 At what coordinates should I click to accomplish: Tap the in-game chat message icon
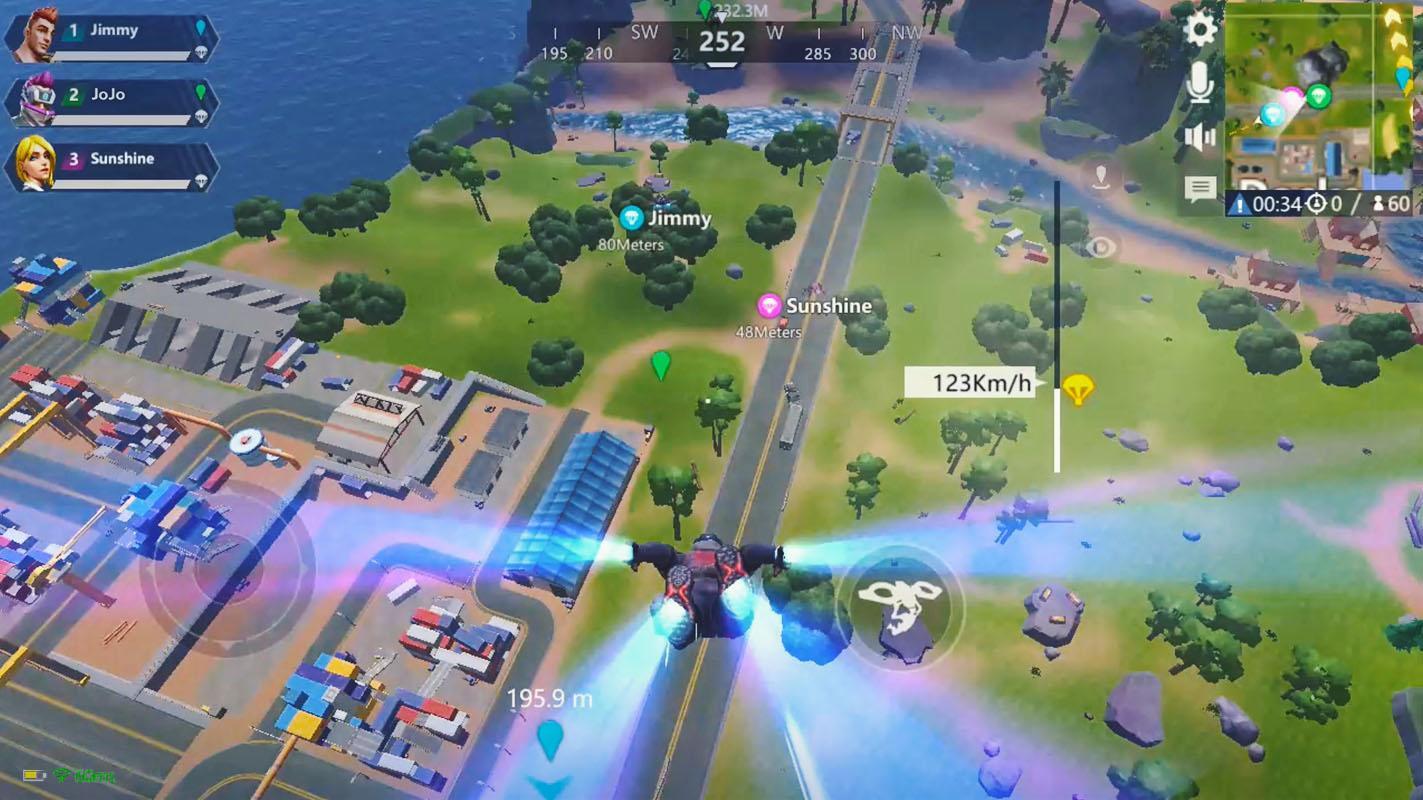1200,187
